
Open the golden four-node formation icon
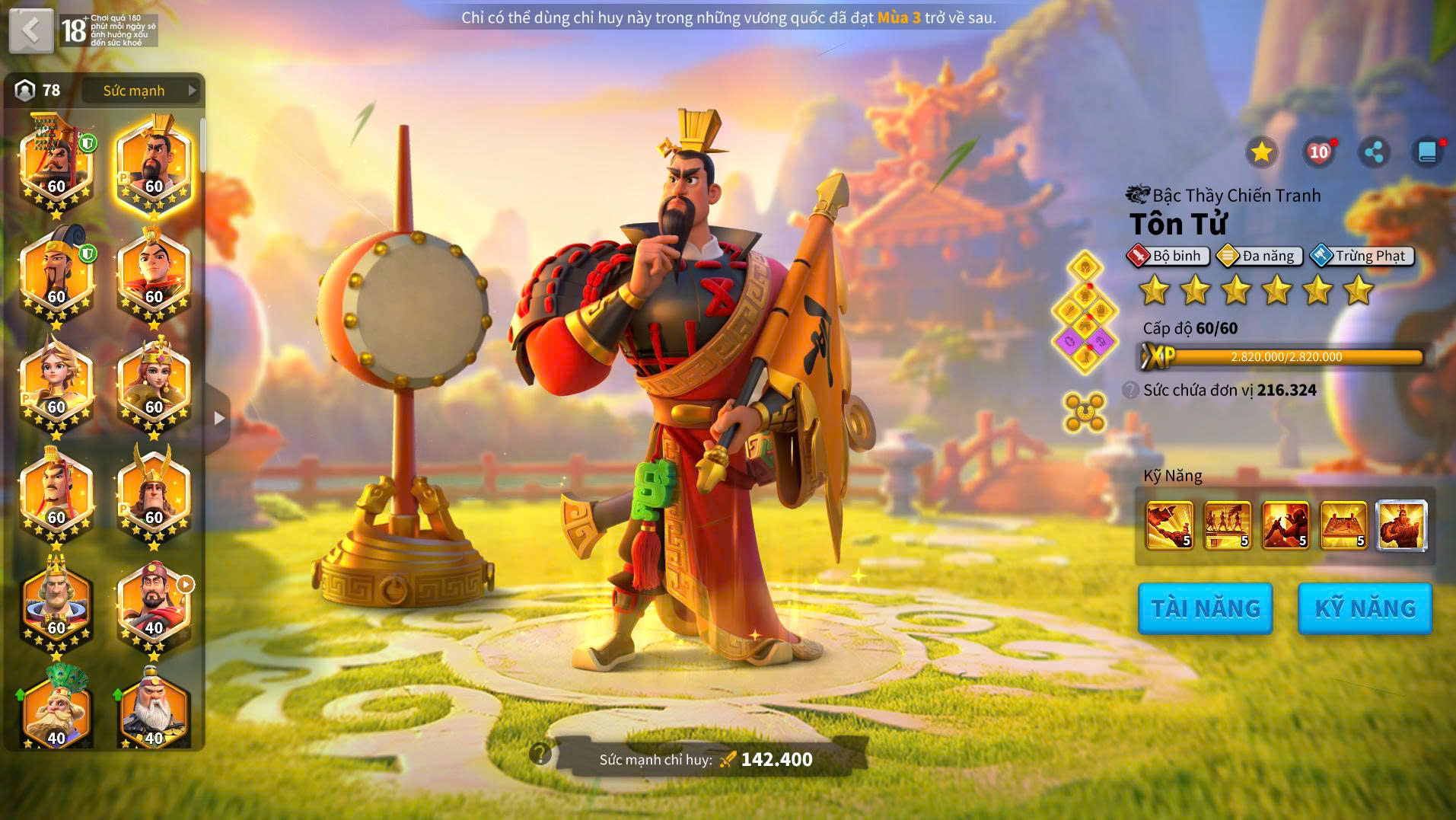pos(1085,412)
